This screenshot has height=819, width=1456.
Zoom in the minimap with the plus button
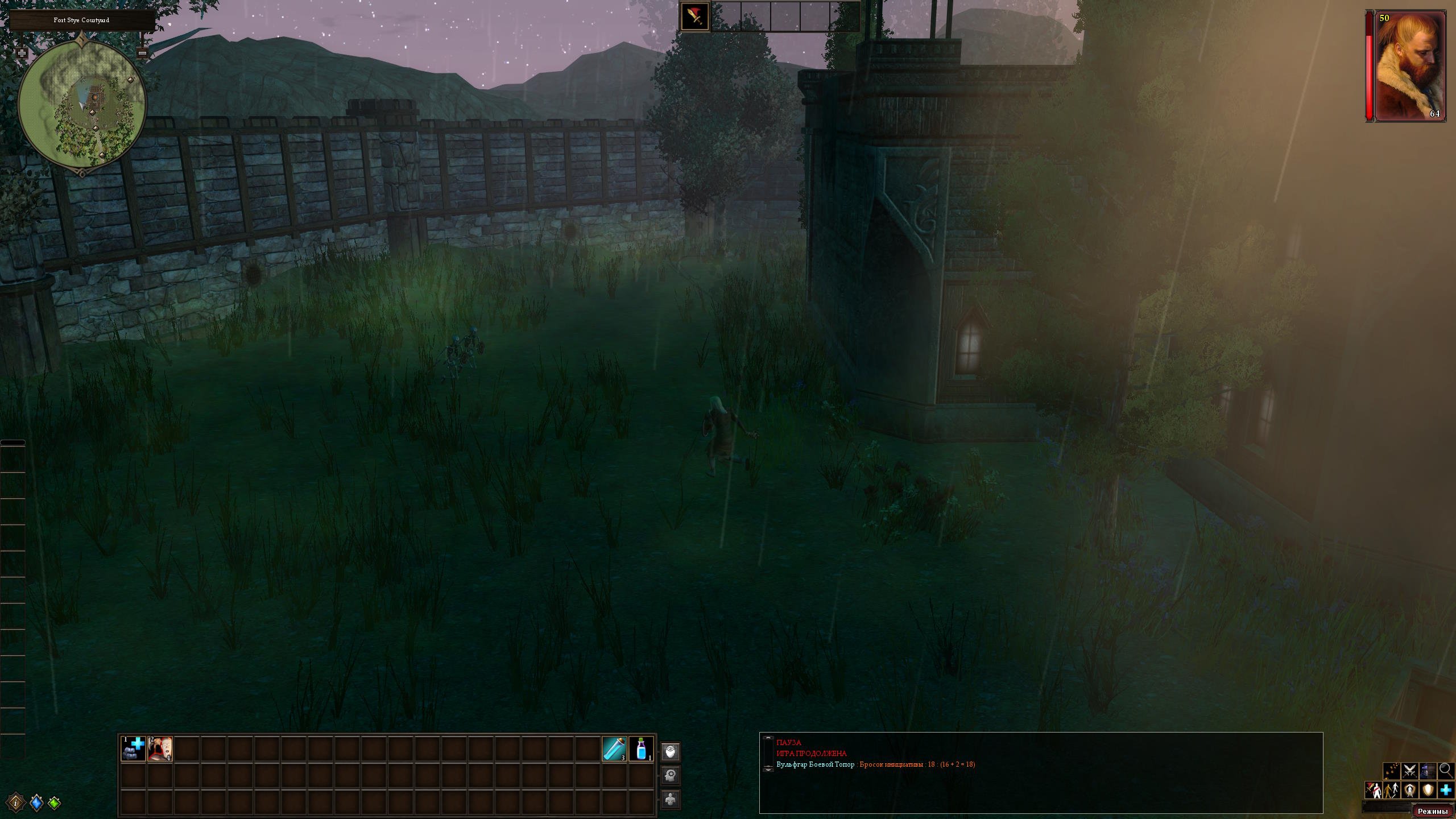click(x=22, y=53)
